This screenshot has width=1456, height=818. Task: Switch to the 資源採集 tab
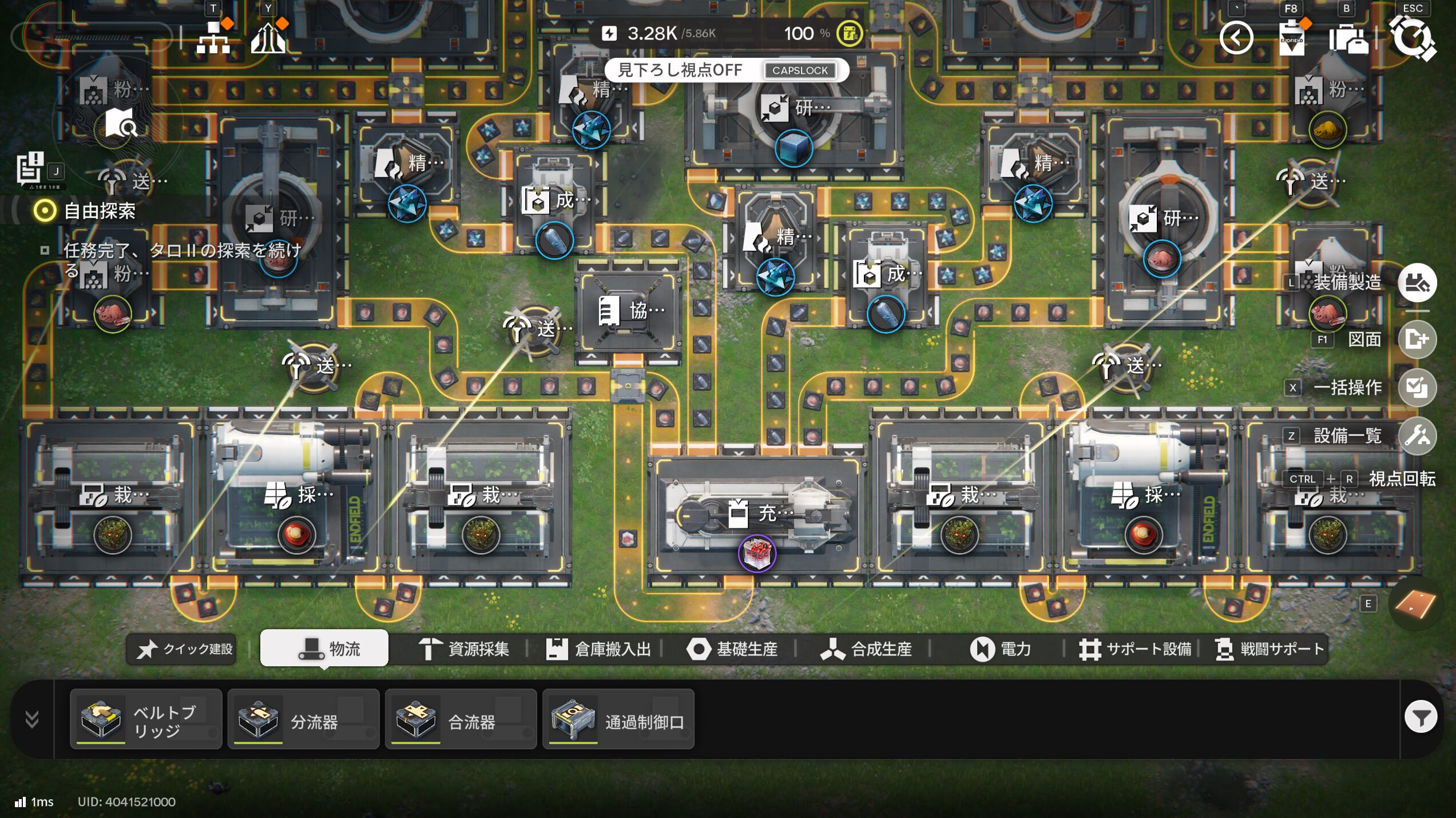pyautogui.click(x=464, y=649)
